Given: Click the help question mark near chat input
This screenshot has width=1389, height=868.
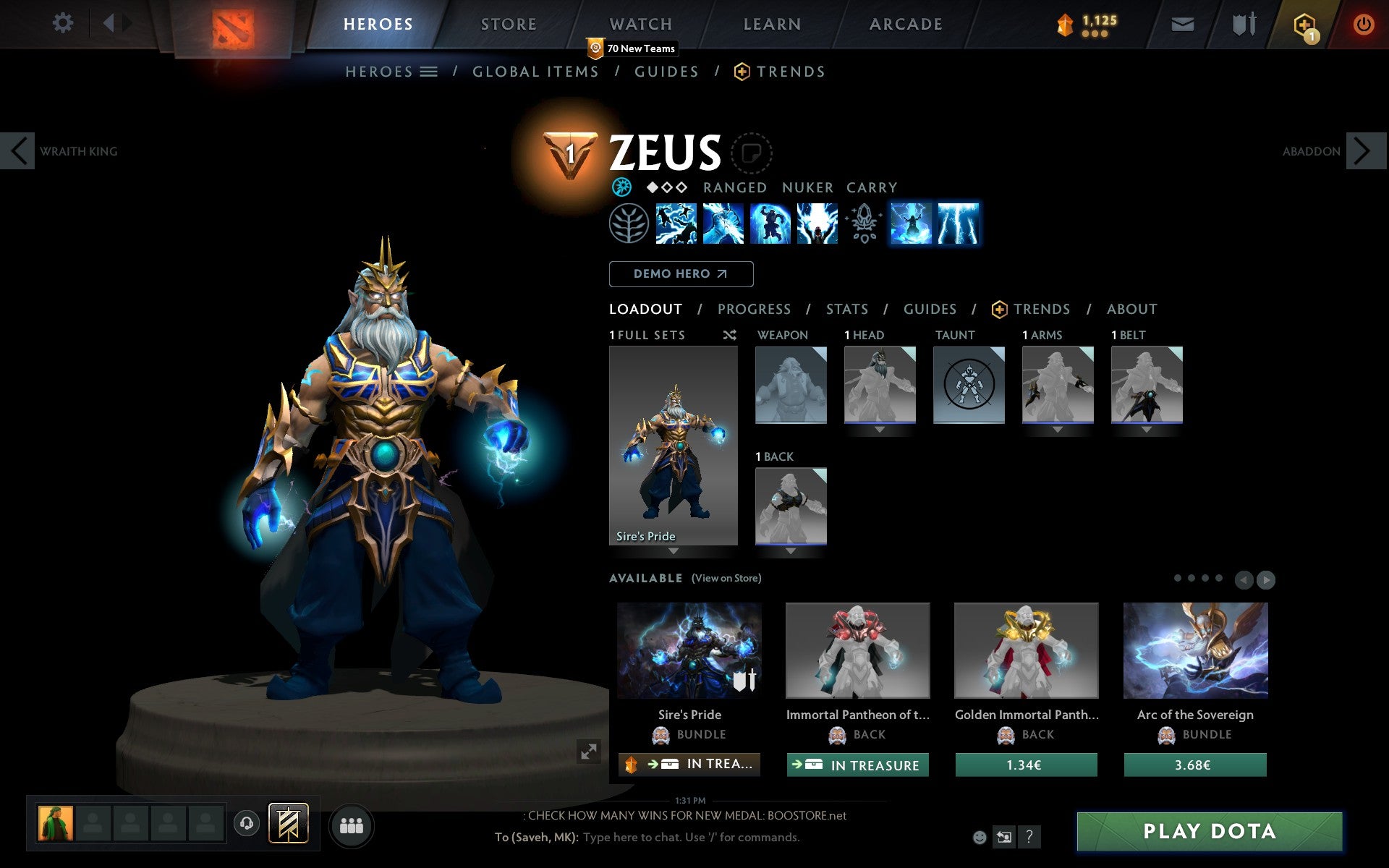Looking at the screenshot, I should click(x=1029, y=838).
